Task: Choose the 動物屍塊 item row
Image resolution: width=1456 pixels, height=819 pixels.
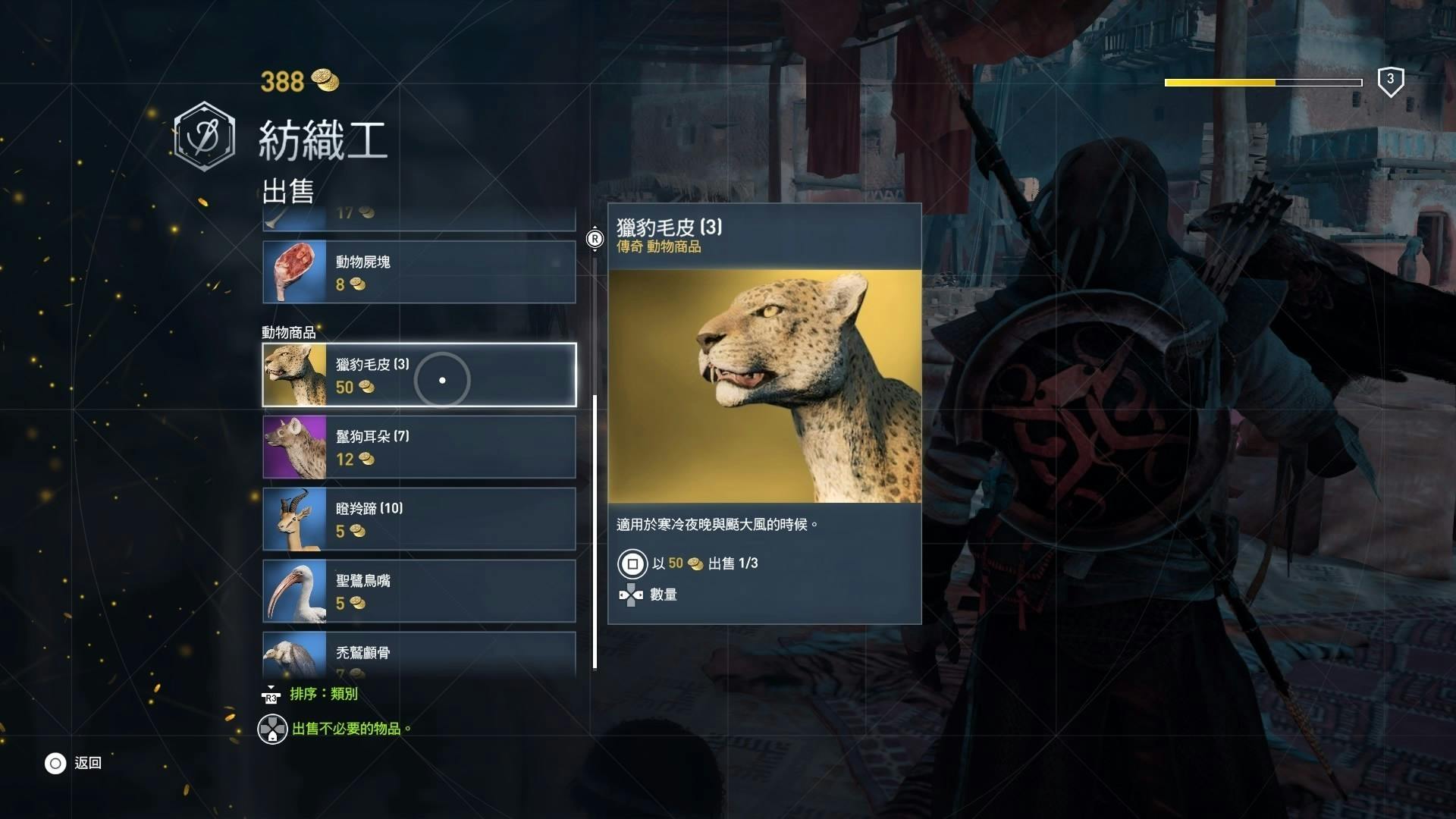Action: coord(419,272)
